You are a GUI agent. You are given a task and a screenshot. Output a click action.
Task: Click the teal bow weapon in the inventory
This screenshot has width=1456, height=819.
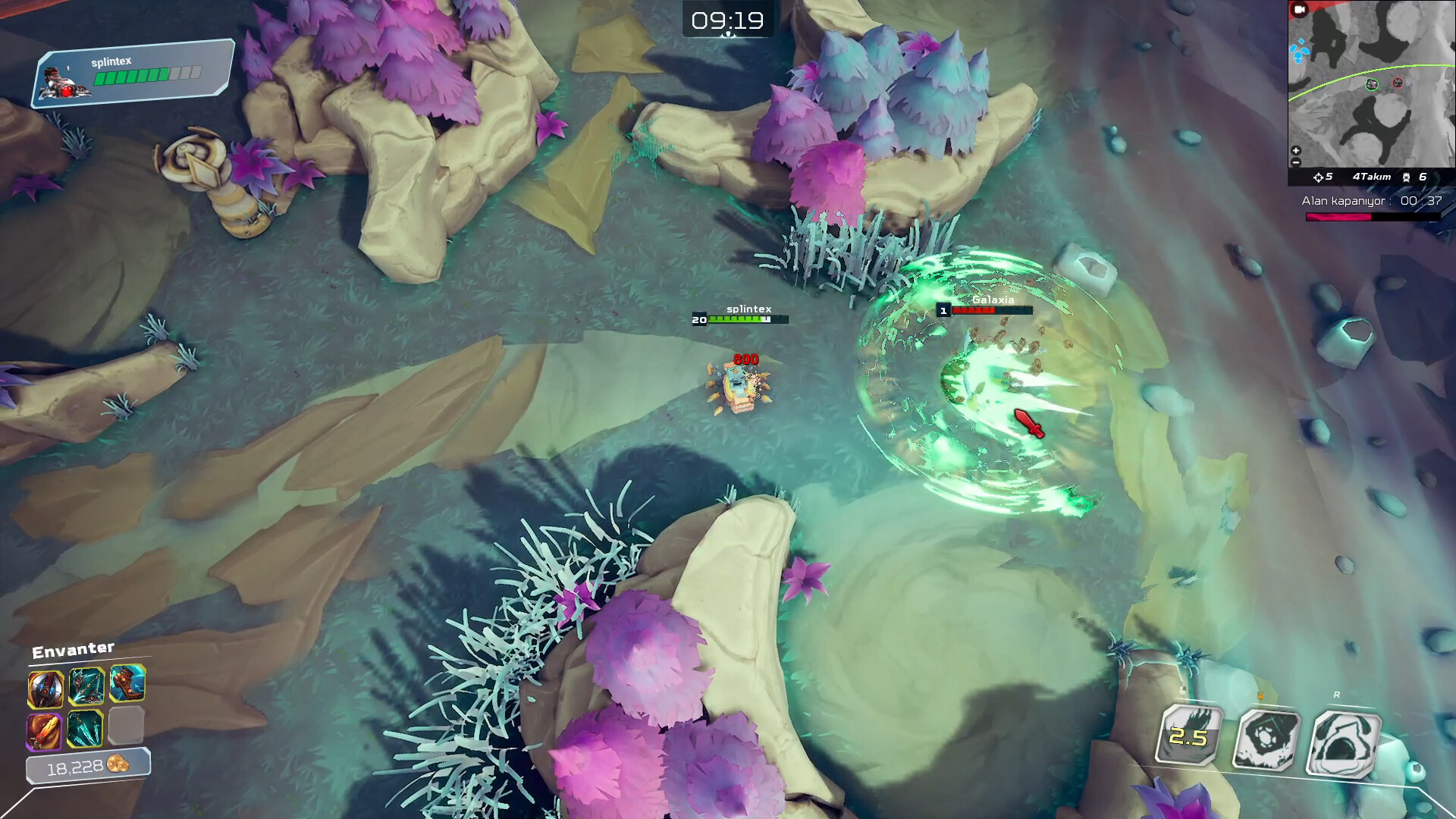88,685
